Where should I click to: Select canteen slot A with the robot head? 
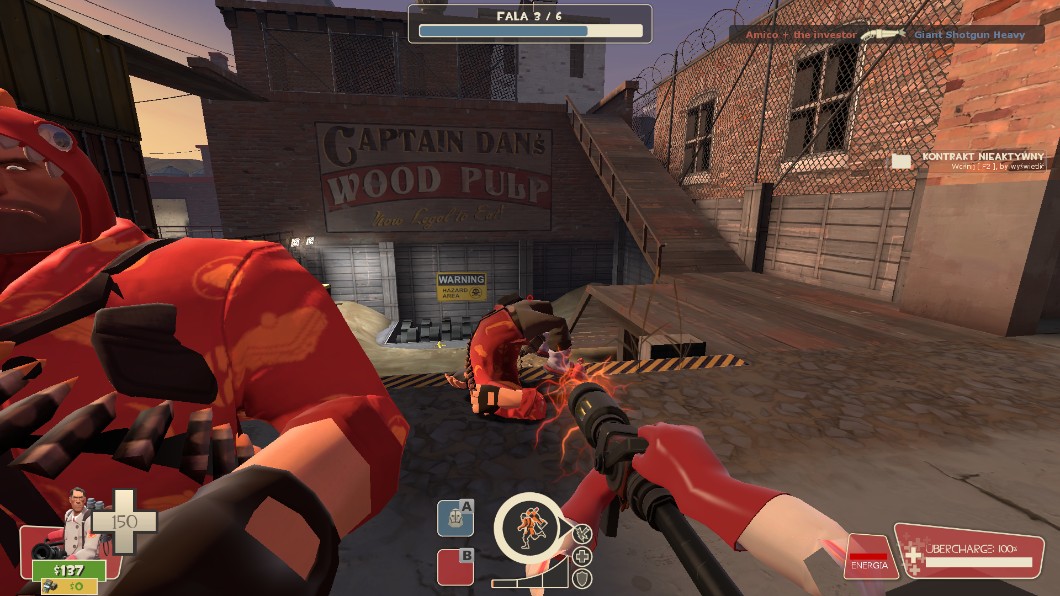click(x=455, y=518)
